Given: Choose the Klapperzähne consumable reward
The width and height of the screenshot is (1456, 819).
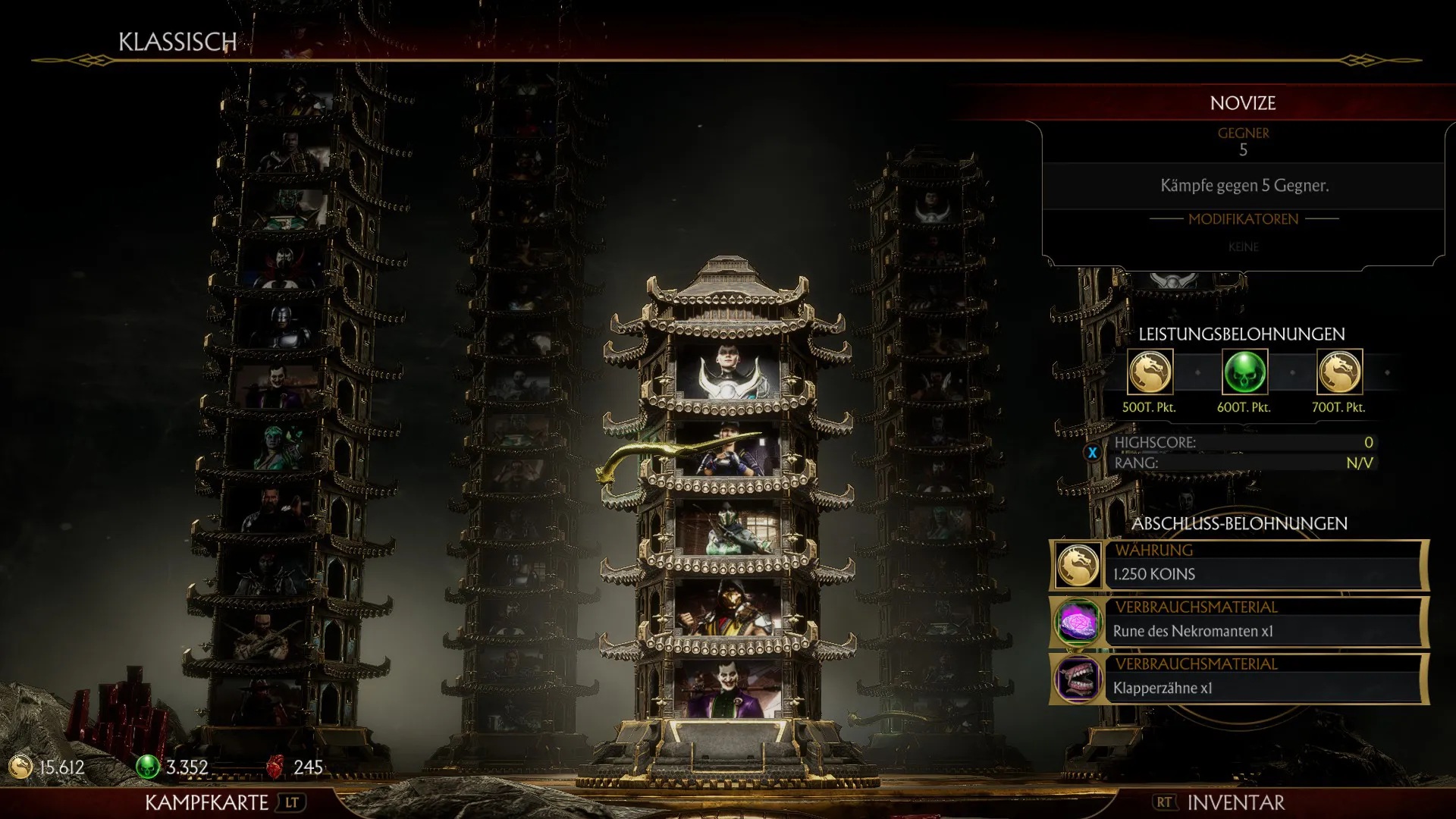Looking at the screenshot, I should (1239, 679).
